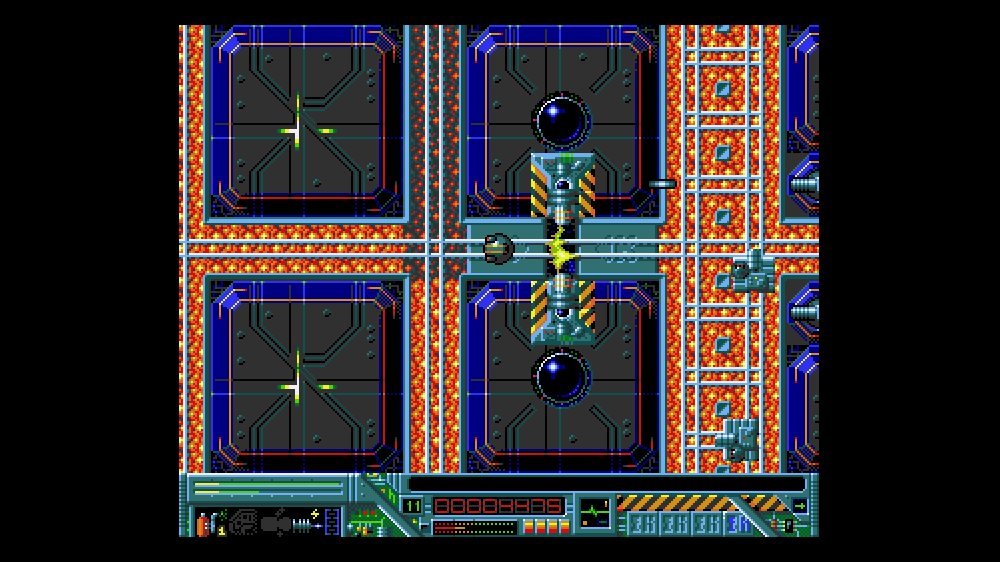Click the black message display bar

[x=605, y=484]
